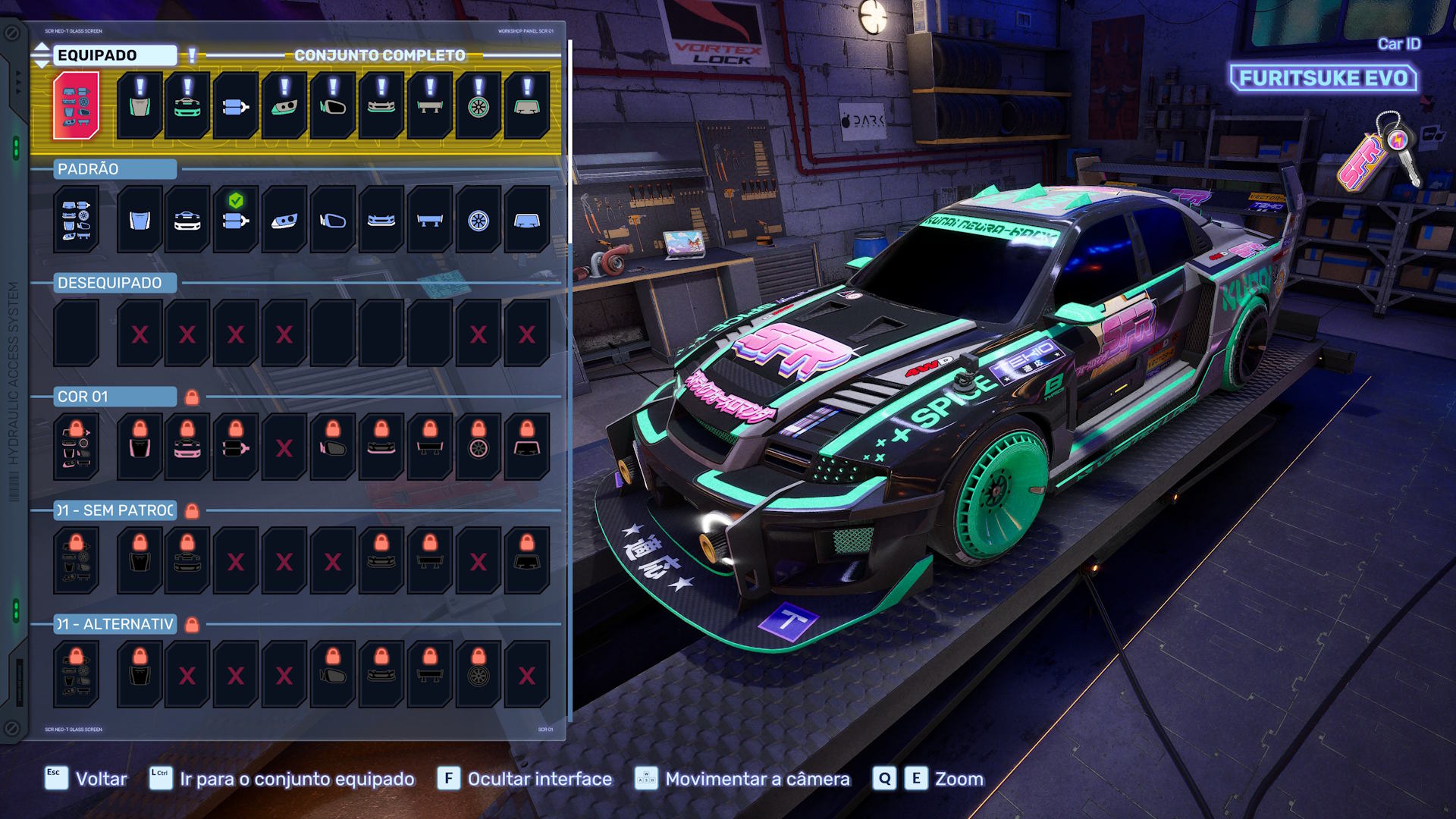Image resolution: width=1456 pixels, height=819 pixels.
Task: Choose the locked Cor 01 wheel rim
Action: (x=479, y=447)
